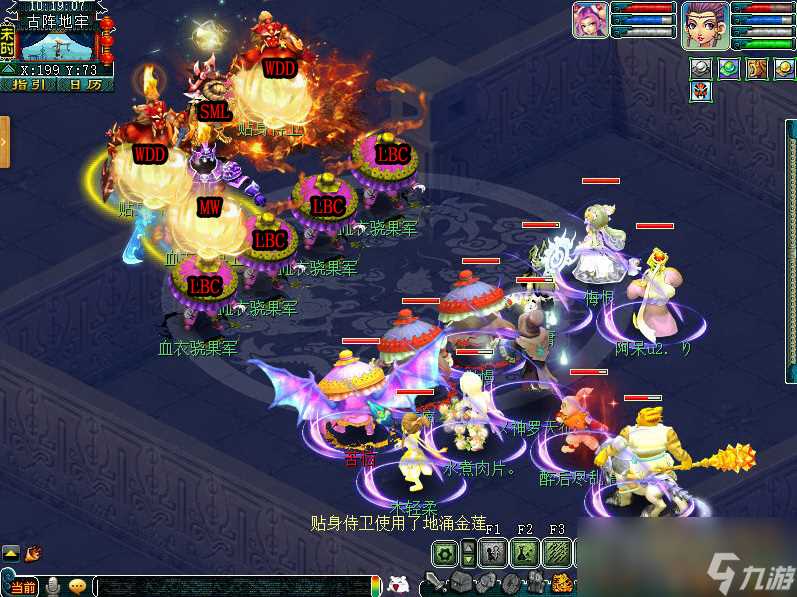The height and width of the screenshot is (597, 797).
Task: Click the green orb buff icon
Action: pos(729,68)
